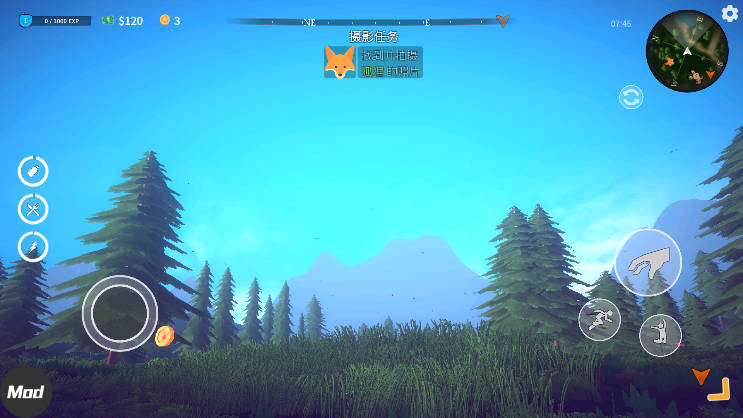Touch the virtual movement joystick
The height and width of the screenshot is (418, 743).
(119, 312)
